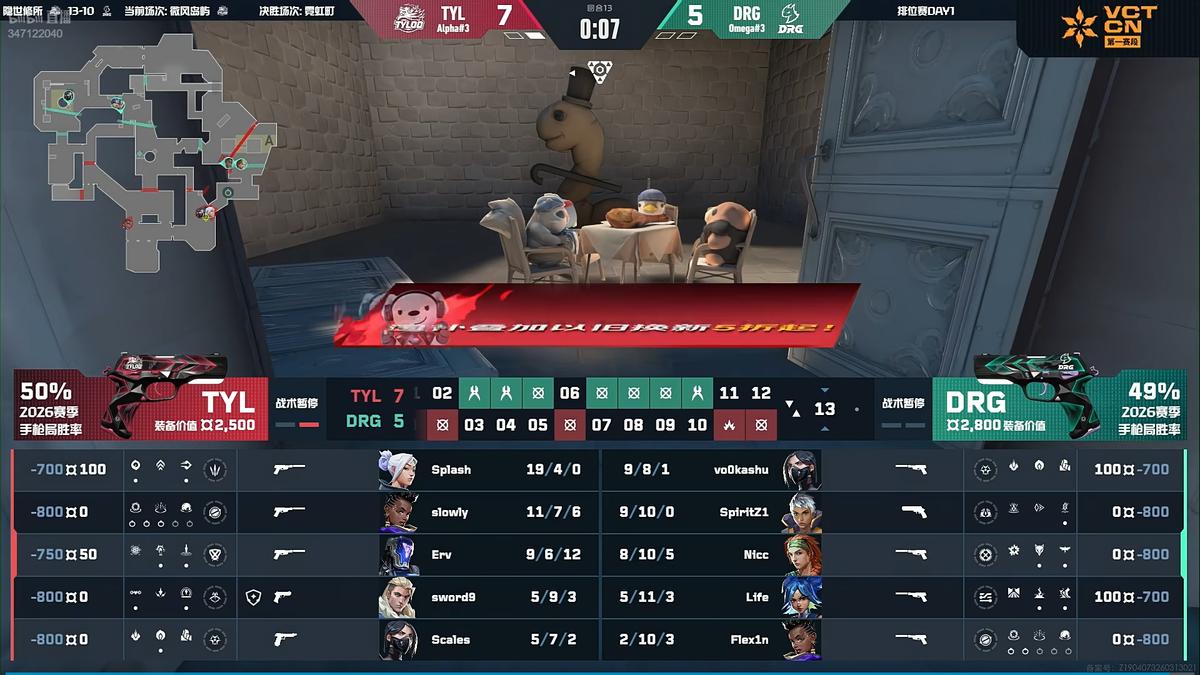Click Scales' agent portrait
The height and width of the screenshot is (675, 1200).
click(398, 640)
